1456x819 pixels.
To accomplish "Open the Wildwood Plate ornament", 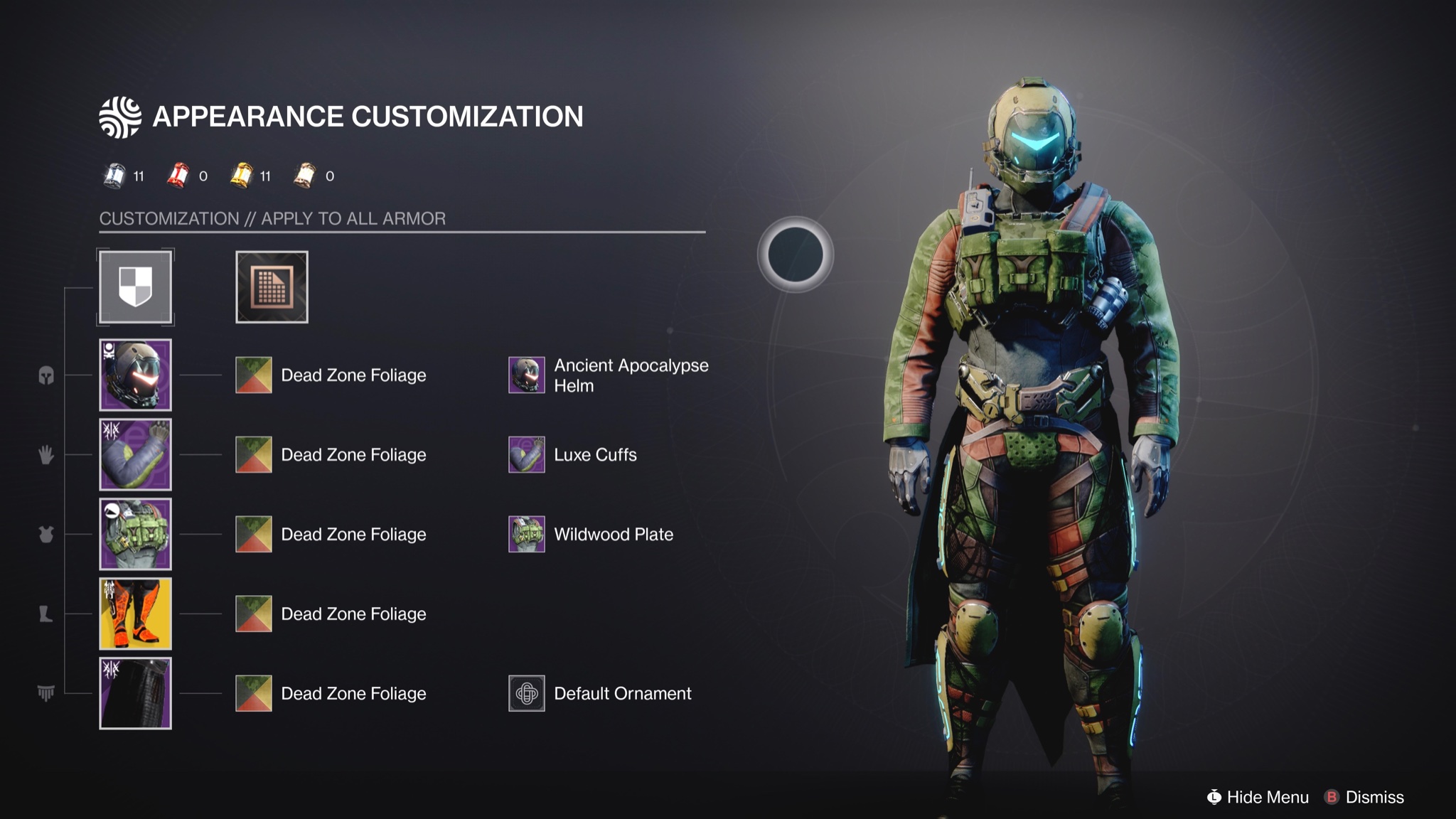I will click(x=525, y=534).
